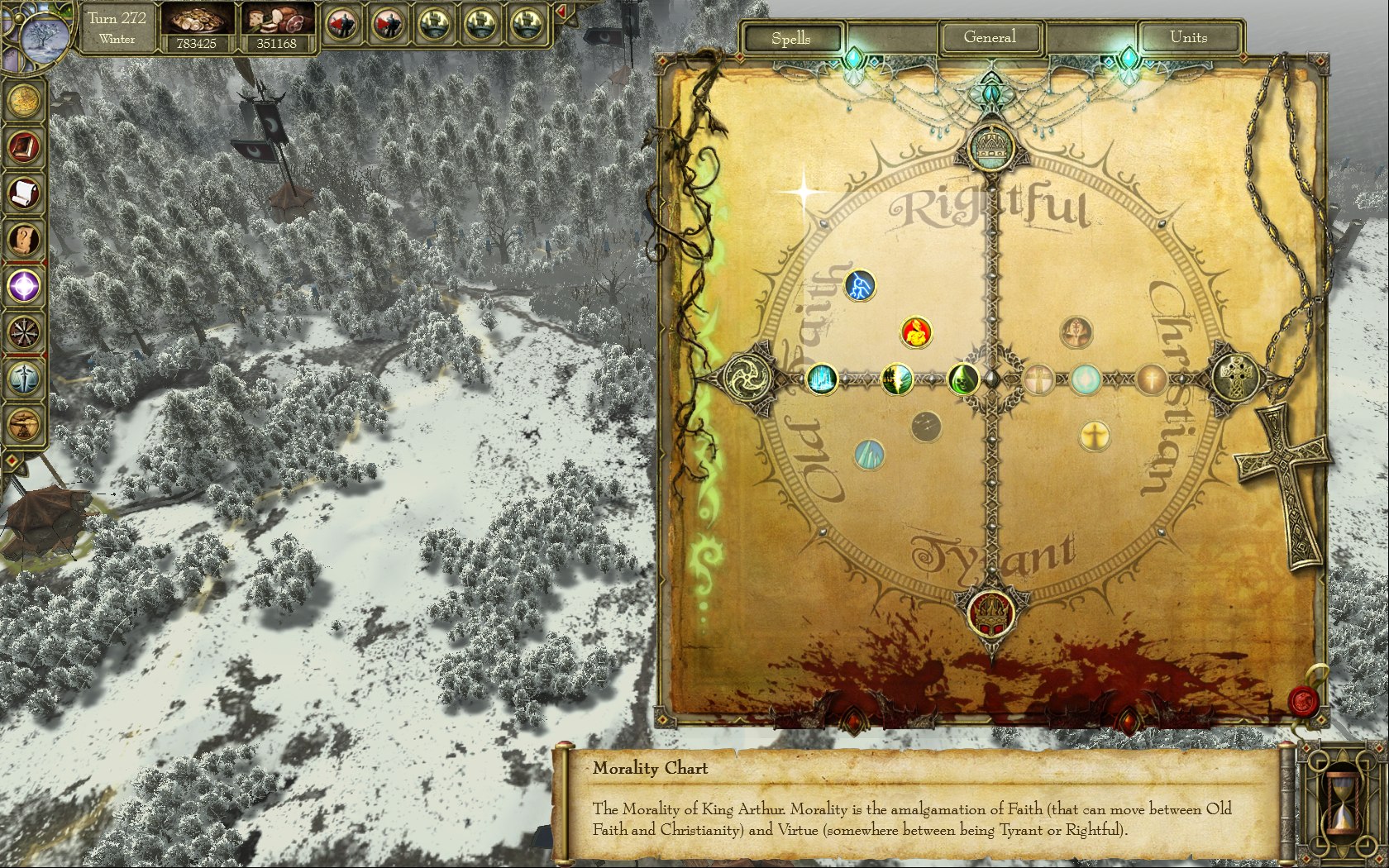Open the parchment scroll icon in sidebar
This screenshot has height=868, width=1389.
(24, 193)
